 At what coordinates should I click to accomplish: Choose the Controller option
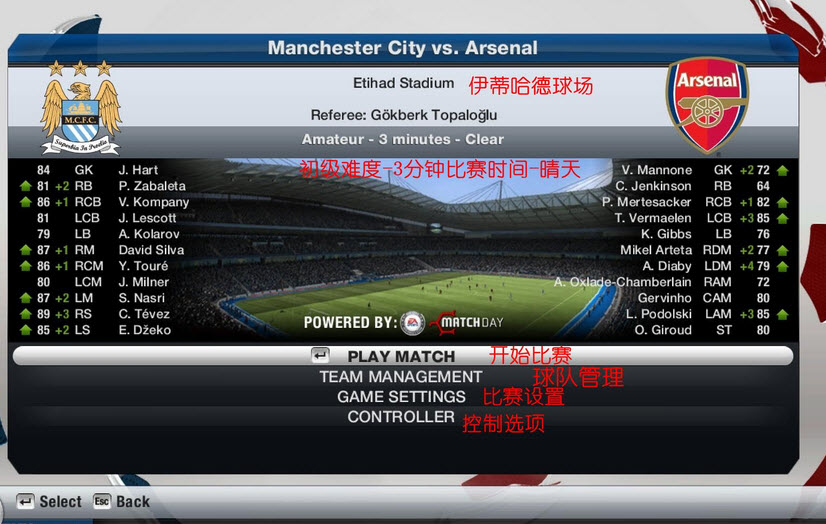point(401,417)
